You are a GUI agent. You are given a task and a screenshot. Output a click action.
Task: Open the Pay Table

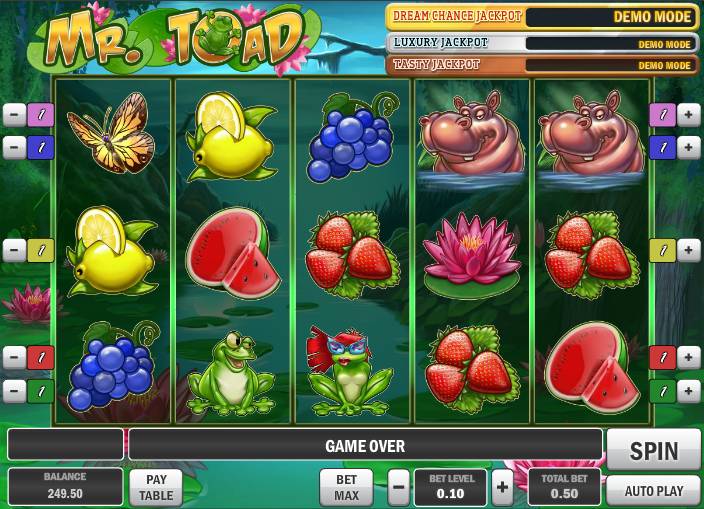[156, 487]
